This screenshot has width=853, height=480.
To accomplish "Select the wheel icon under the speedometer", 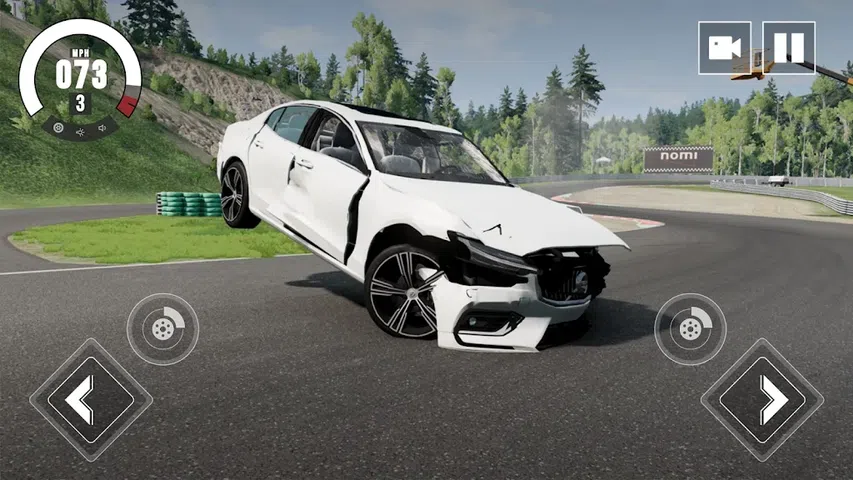I will pyautogui.click(x=58, y=127).
